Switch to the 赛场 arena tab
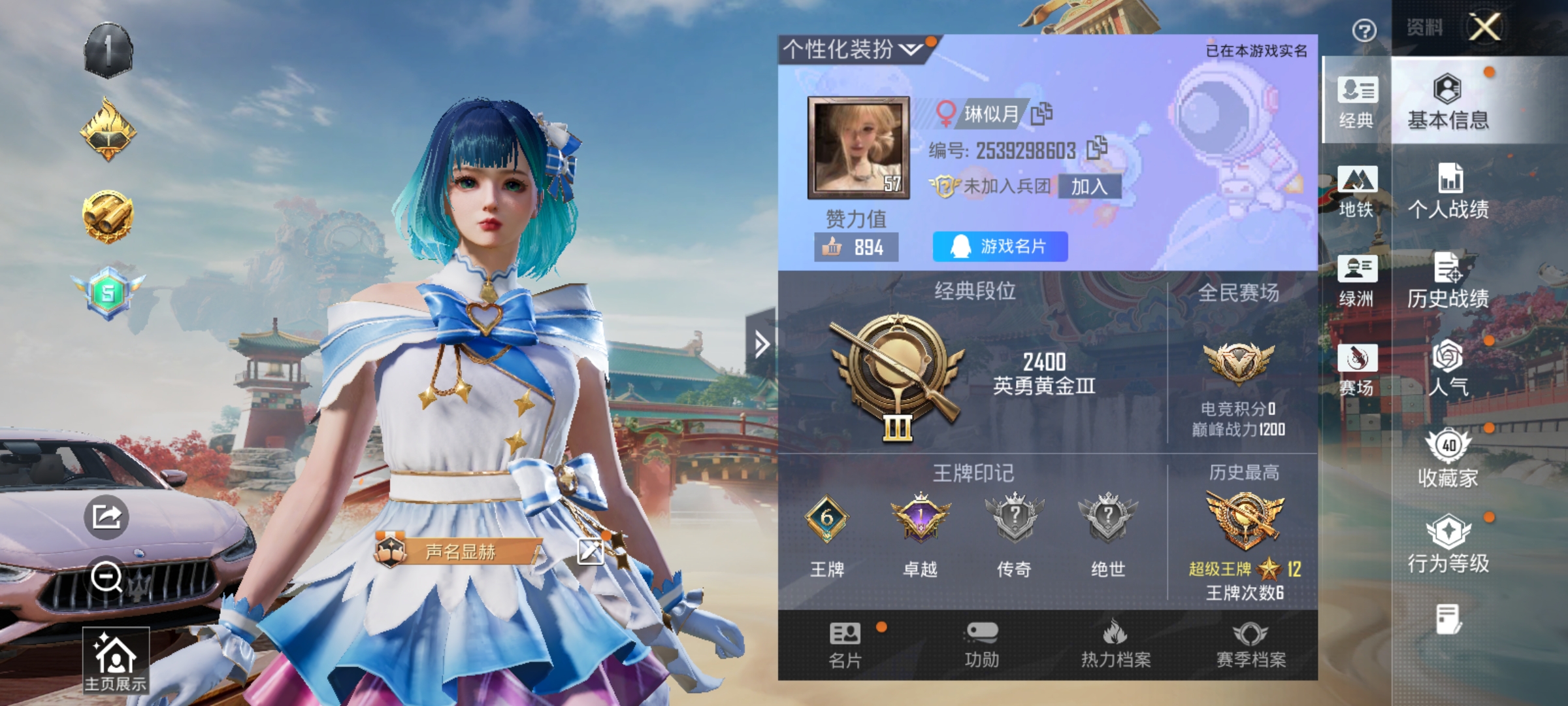This screenshot has width=1568, height=706. 1356,369
